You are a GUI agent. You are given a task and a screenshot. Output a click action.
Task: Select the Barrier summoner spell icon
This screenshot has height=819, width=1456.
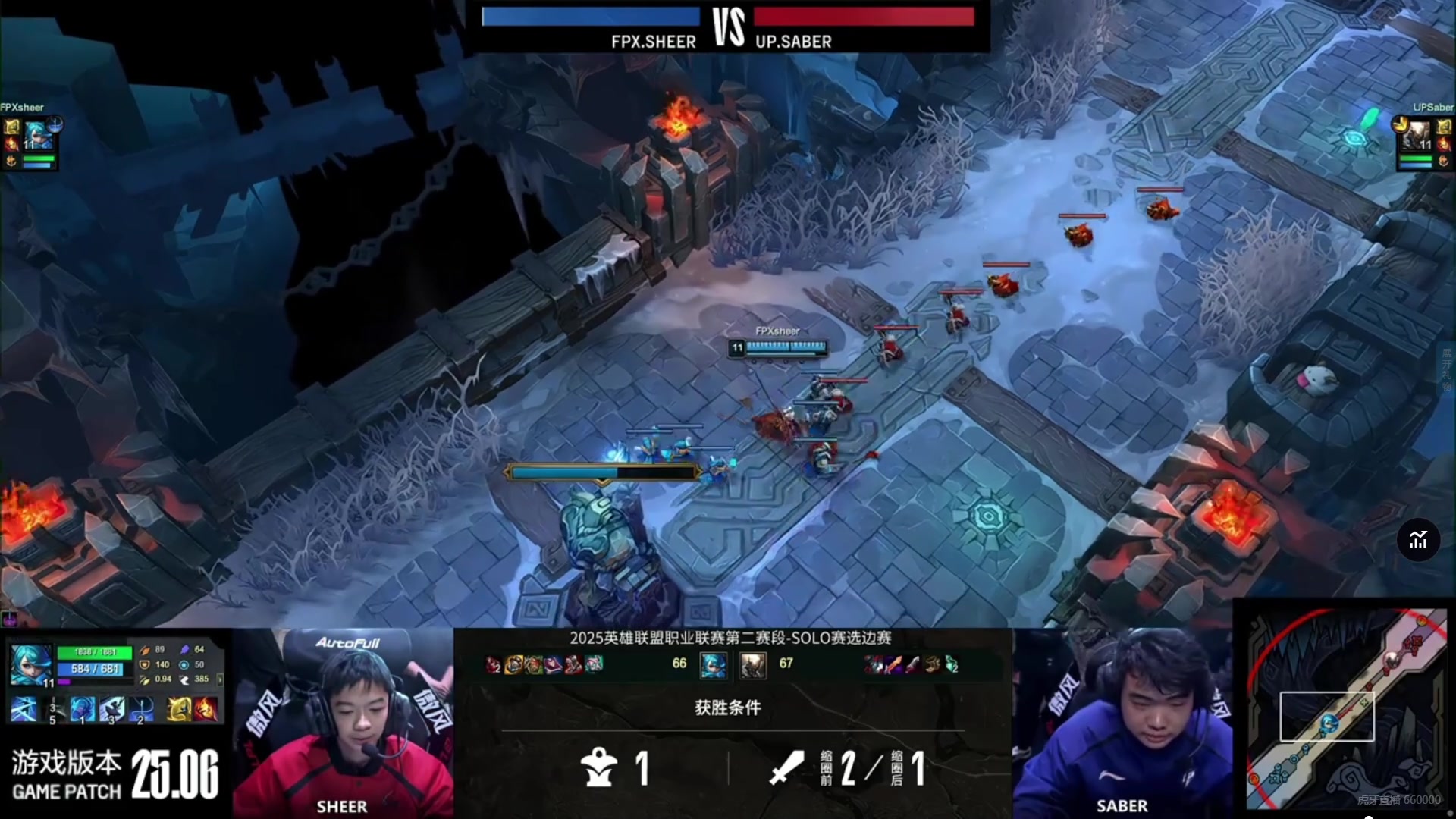179,709
